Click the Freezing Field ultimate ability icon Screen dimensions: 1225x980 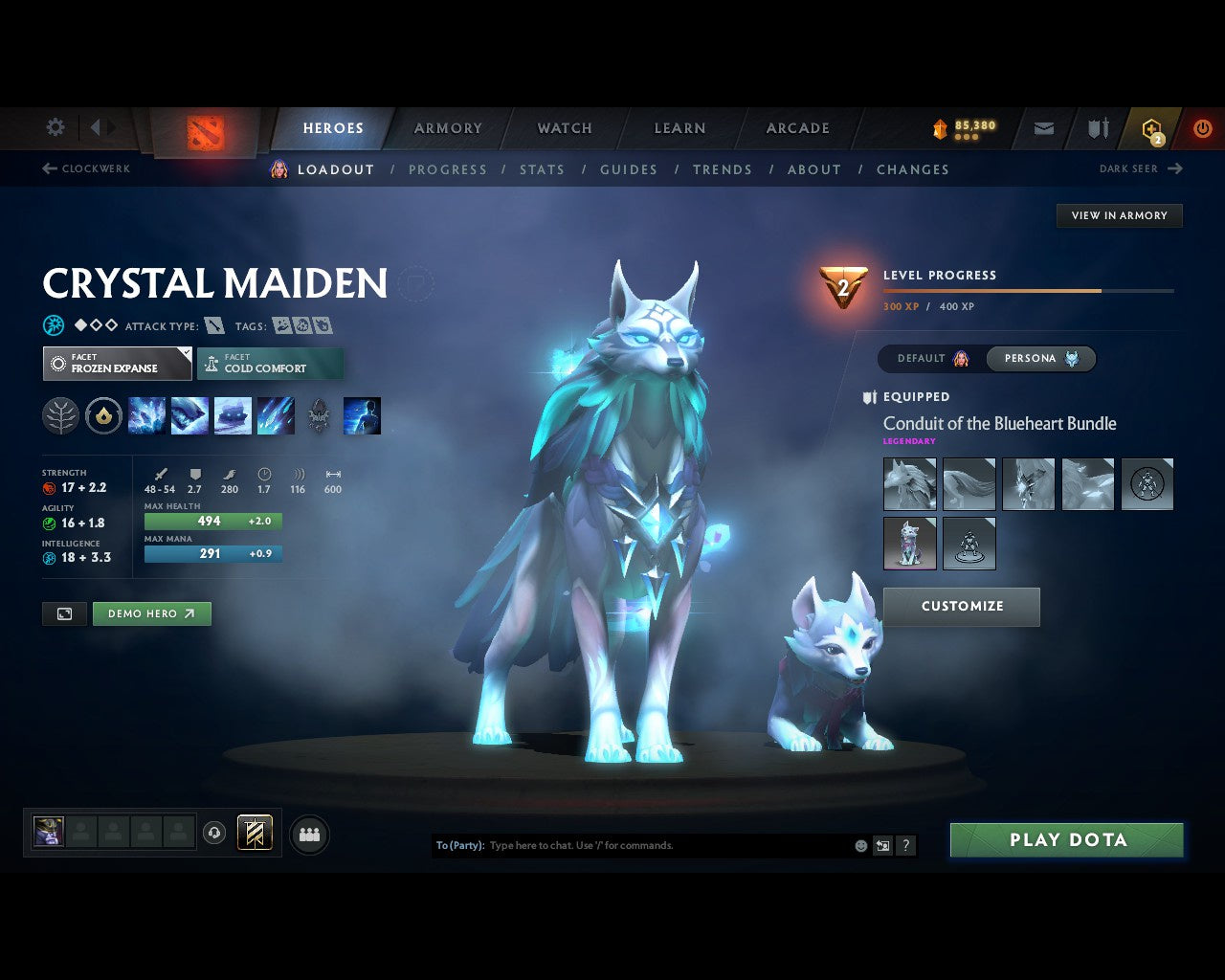tap(276, 414)
